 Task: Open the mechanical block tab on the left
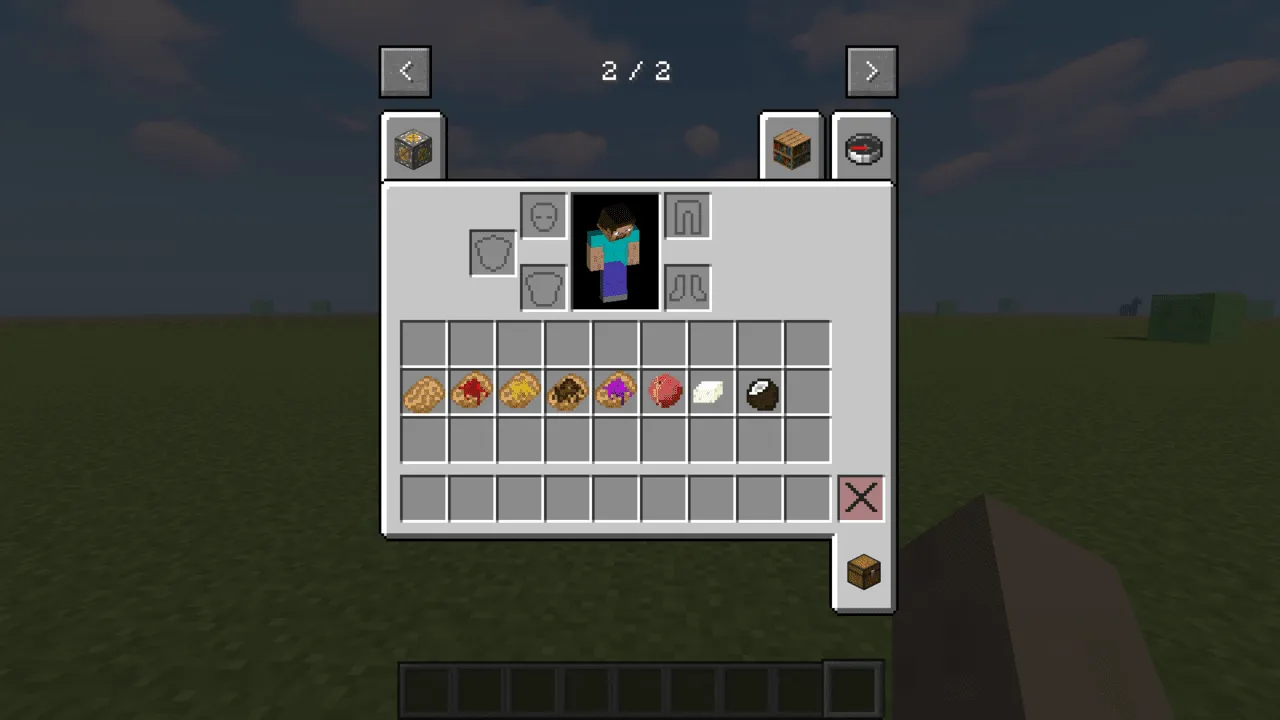coord(413,146)
